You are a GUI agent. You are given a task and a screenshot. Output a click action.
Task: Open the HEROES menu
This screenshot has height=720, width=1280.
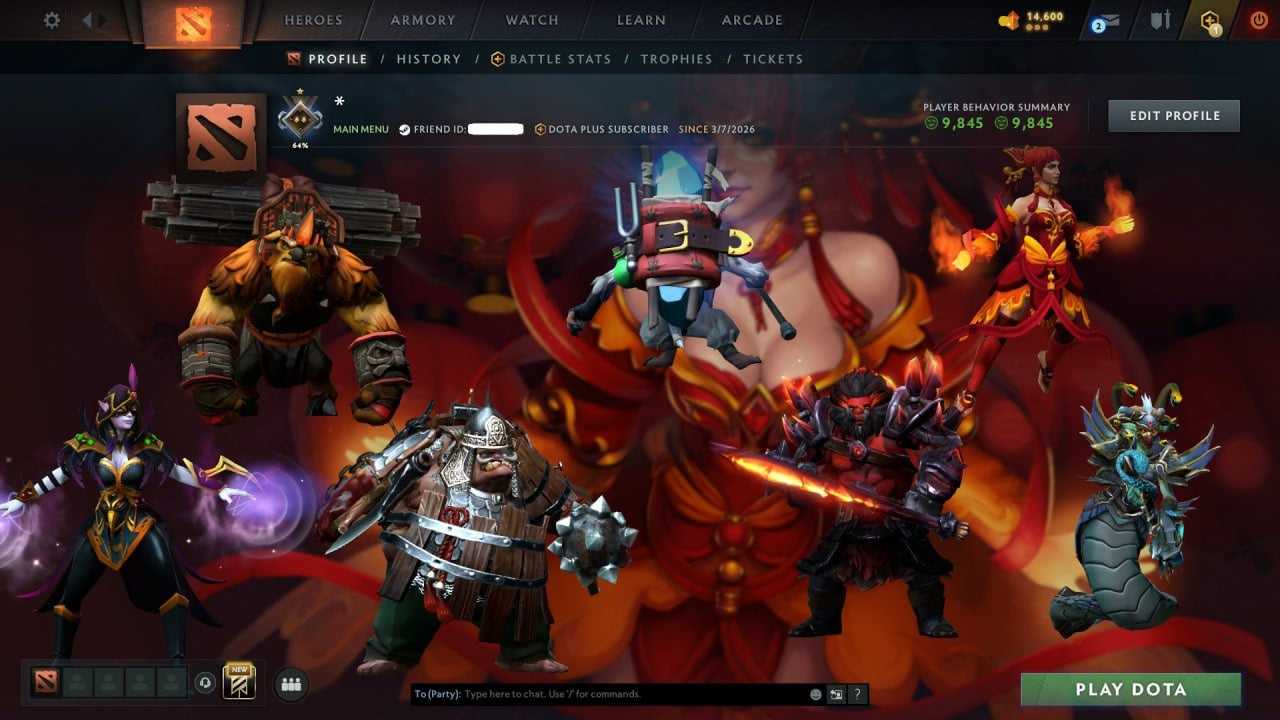(313, 19)
